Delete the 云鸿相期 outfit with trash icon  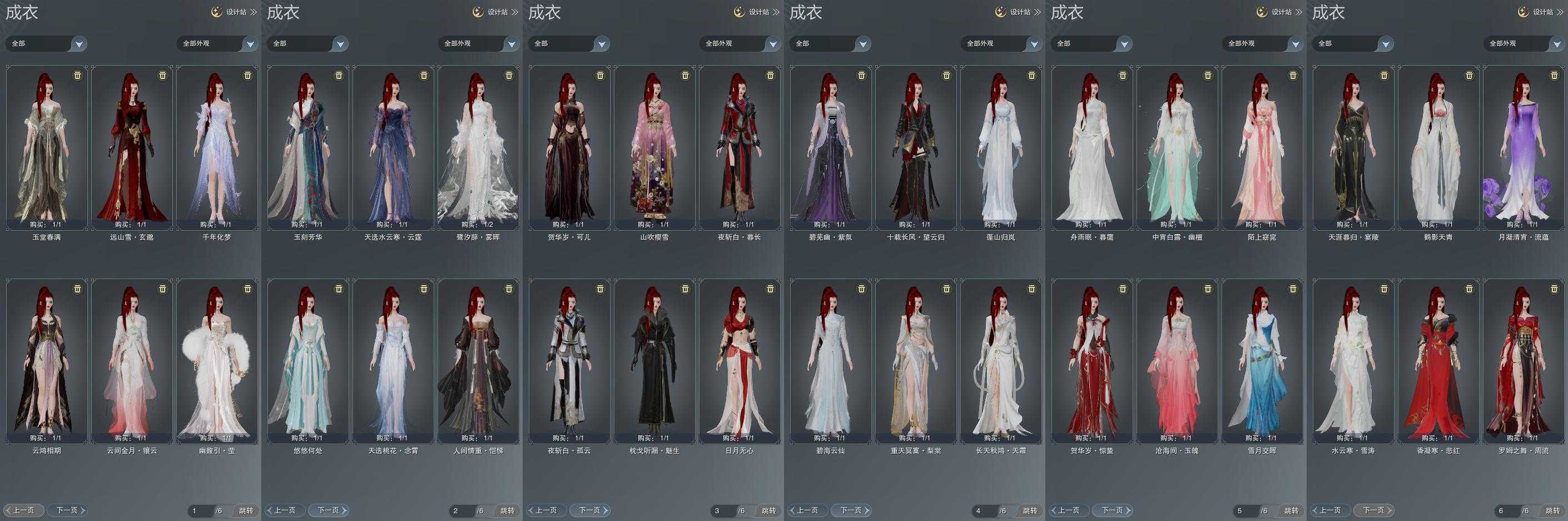point(77,289)
